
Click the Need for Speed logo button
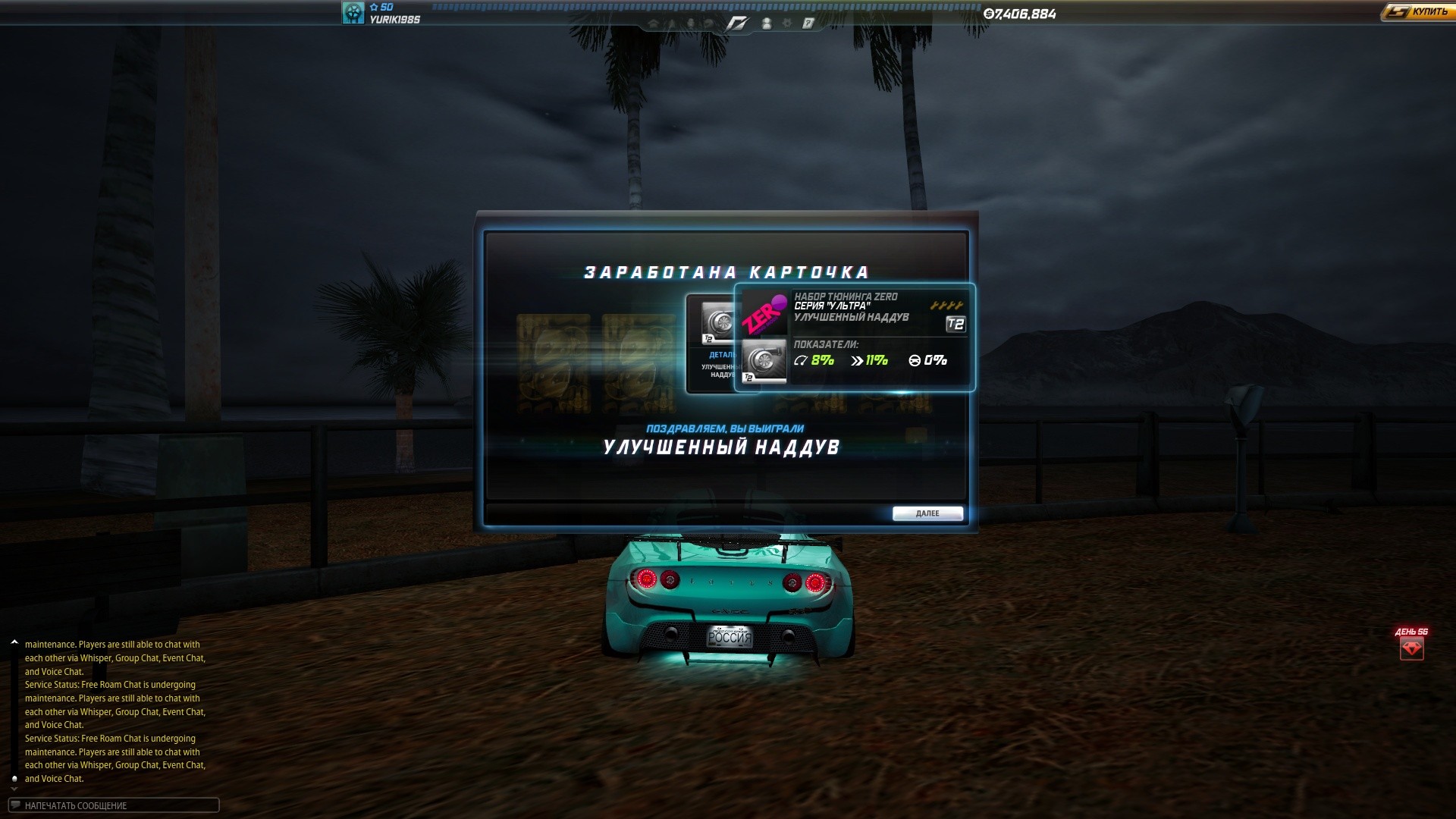tap(737, 24)
